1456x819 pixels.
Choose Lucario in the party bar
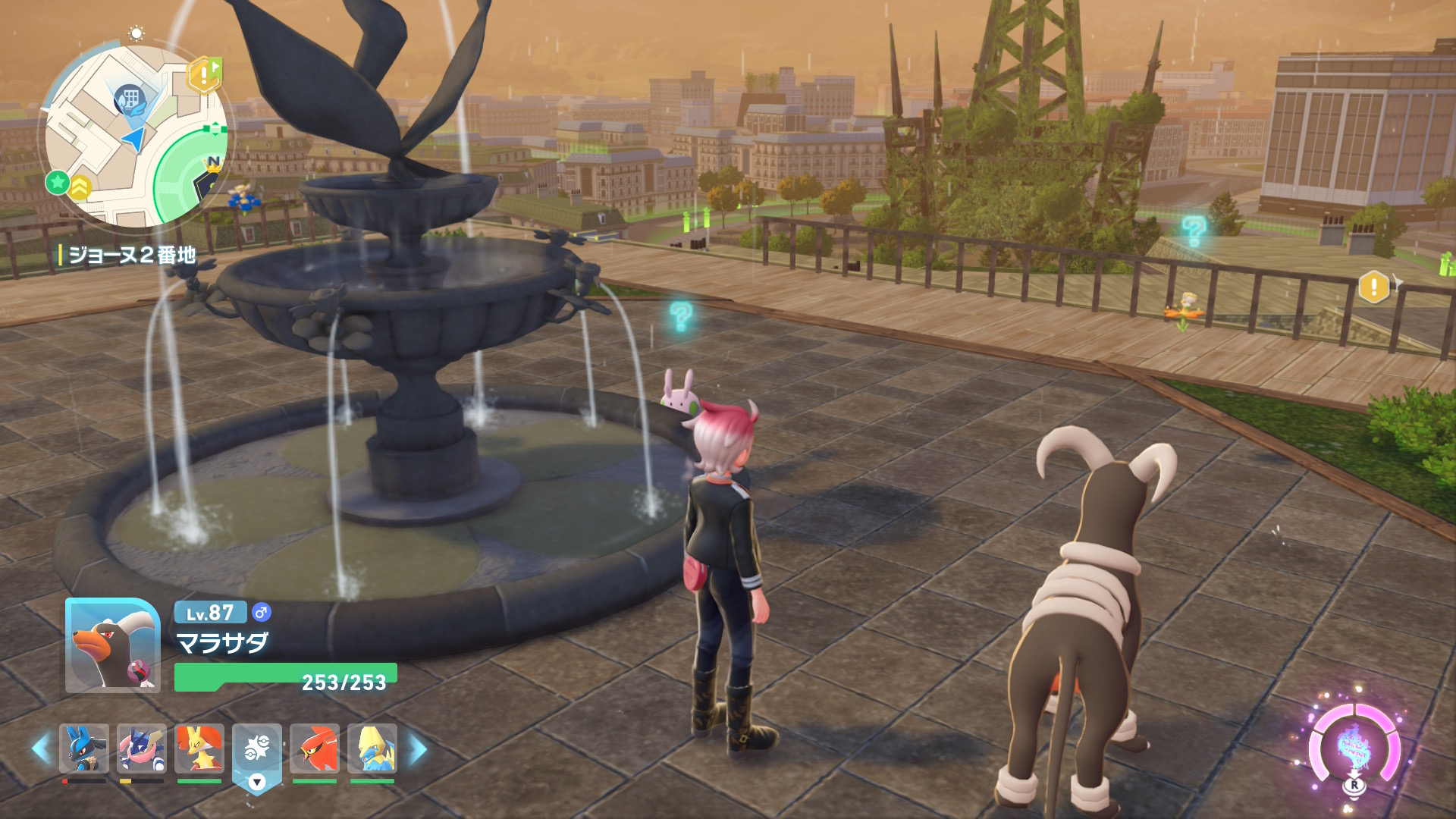point(83,748)
